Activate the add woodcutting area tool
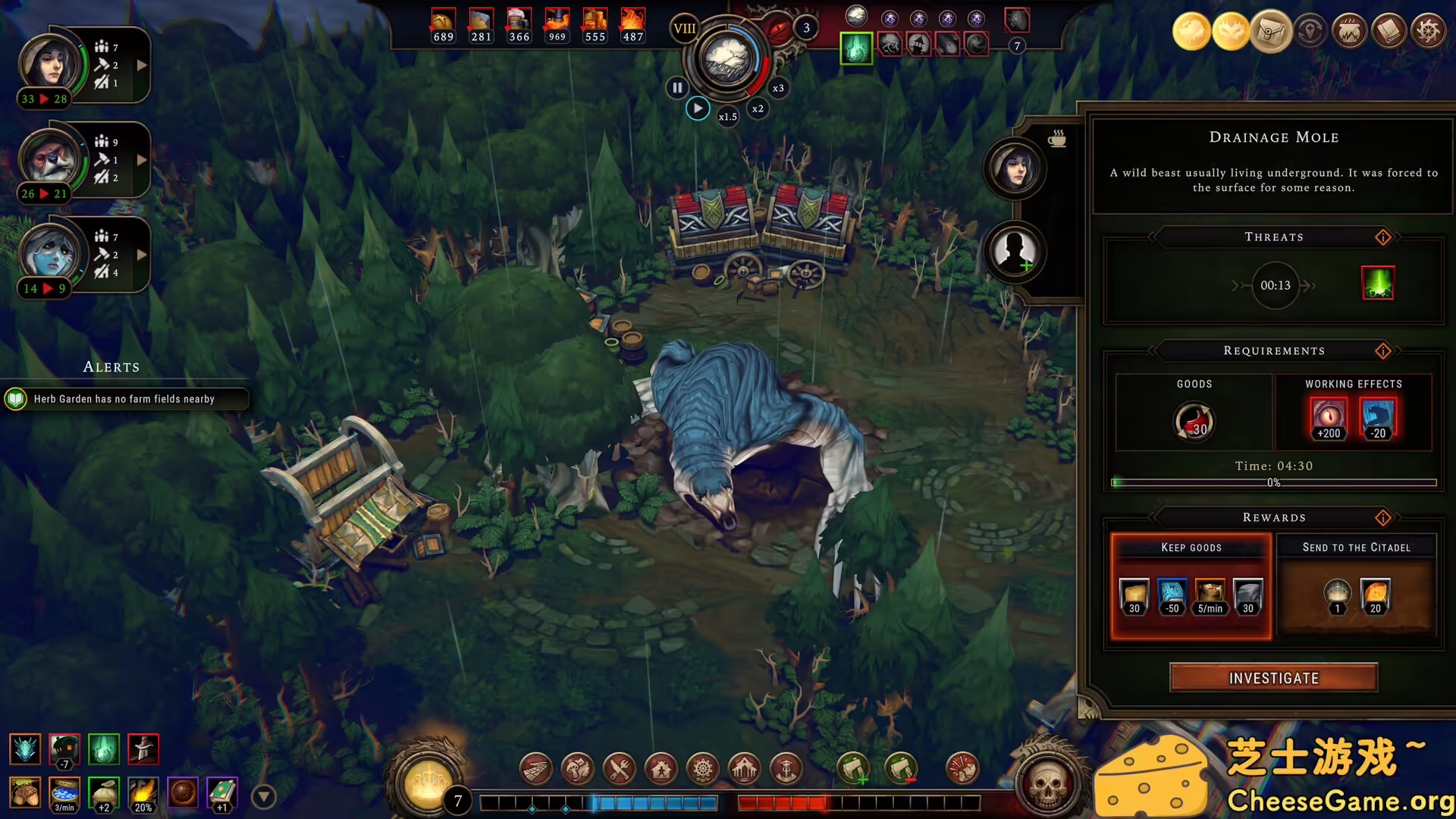This screenshot has height=819, width=1456. [853, 769]
